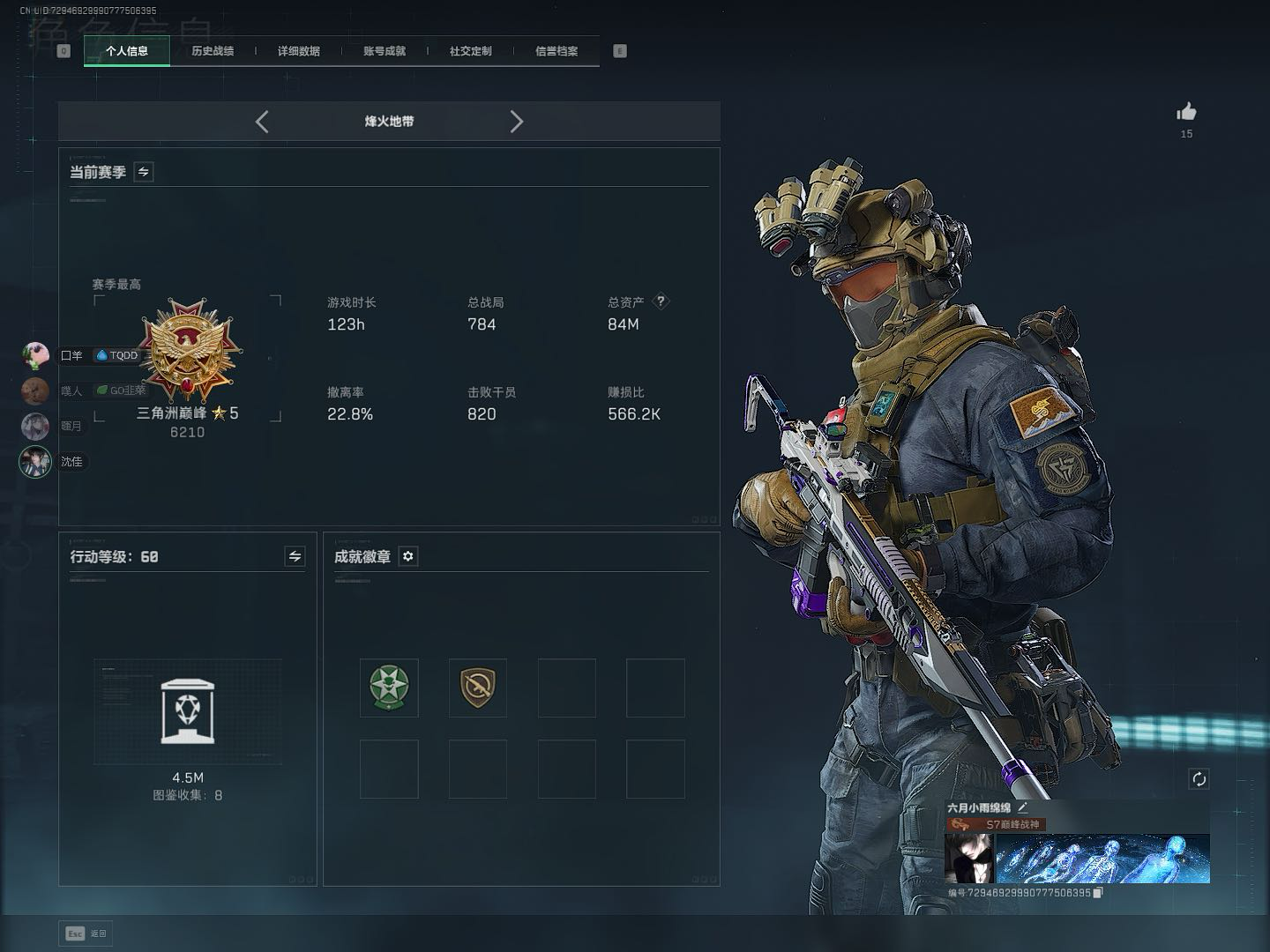Open the 账号成就 tab
This screenshot has height=952, width=1270.
point(385,51)
